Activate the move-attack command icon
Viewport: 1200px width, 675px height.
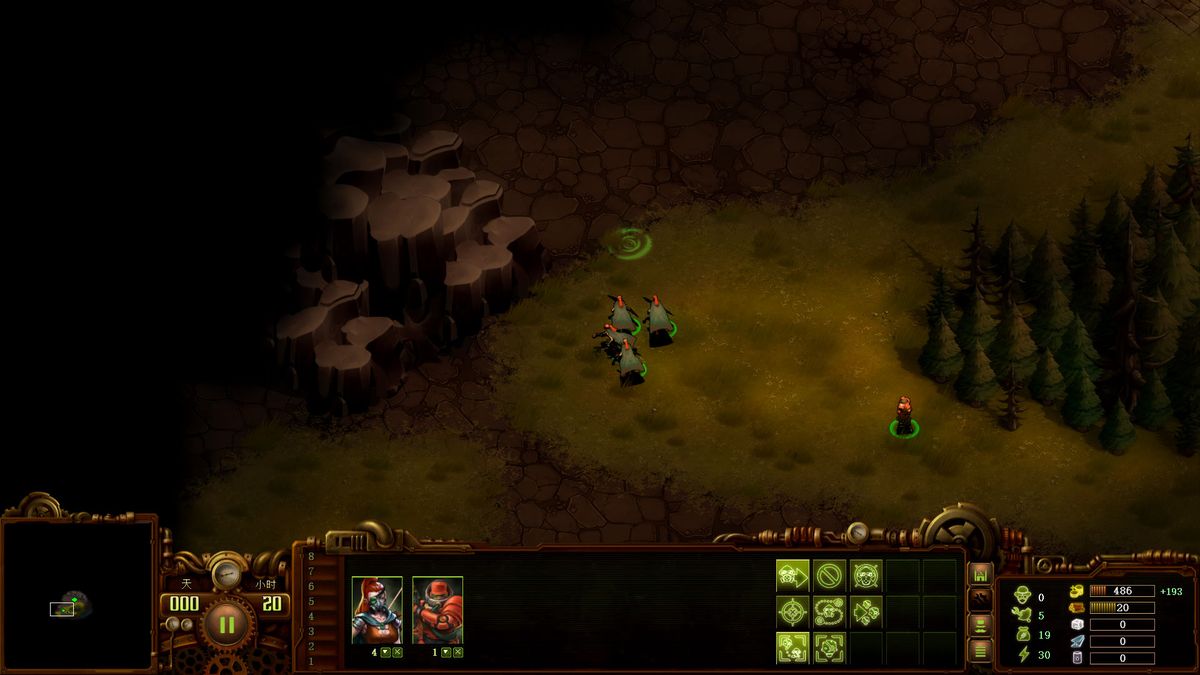pyautogui.click(x=793, y=575)
